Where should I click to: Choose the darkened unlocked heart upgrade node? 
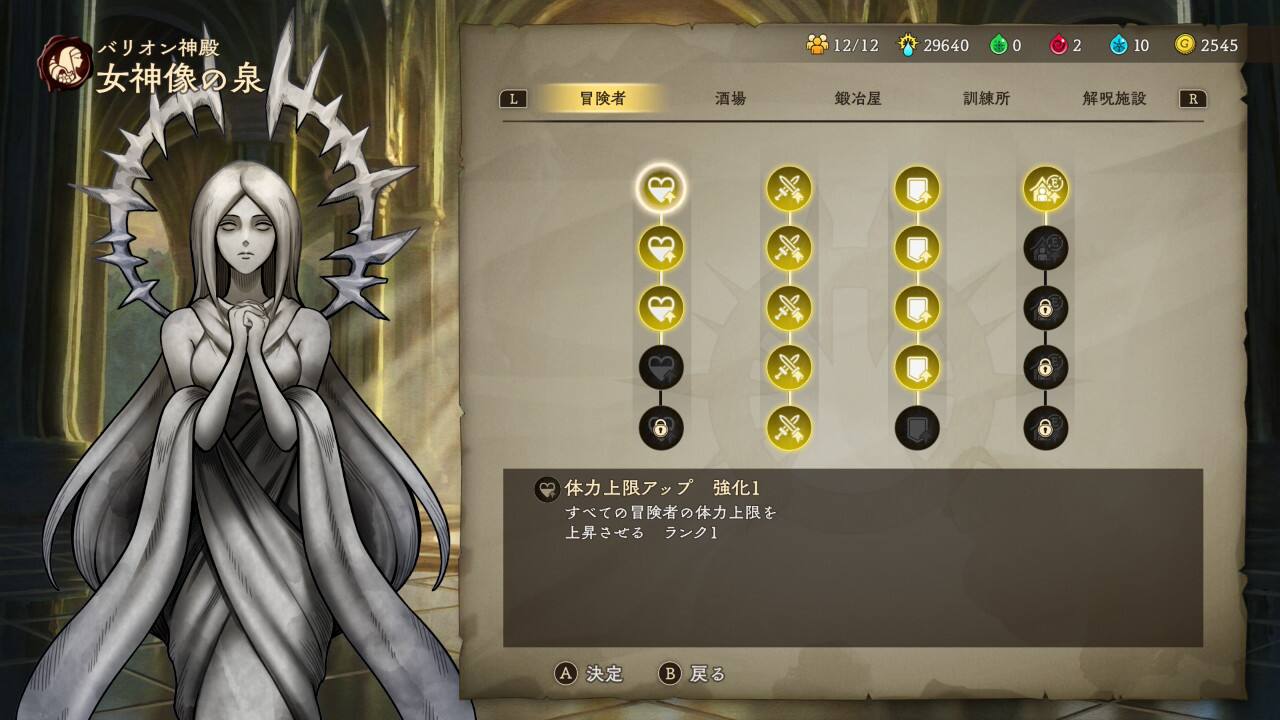(661, 368)
